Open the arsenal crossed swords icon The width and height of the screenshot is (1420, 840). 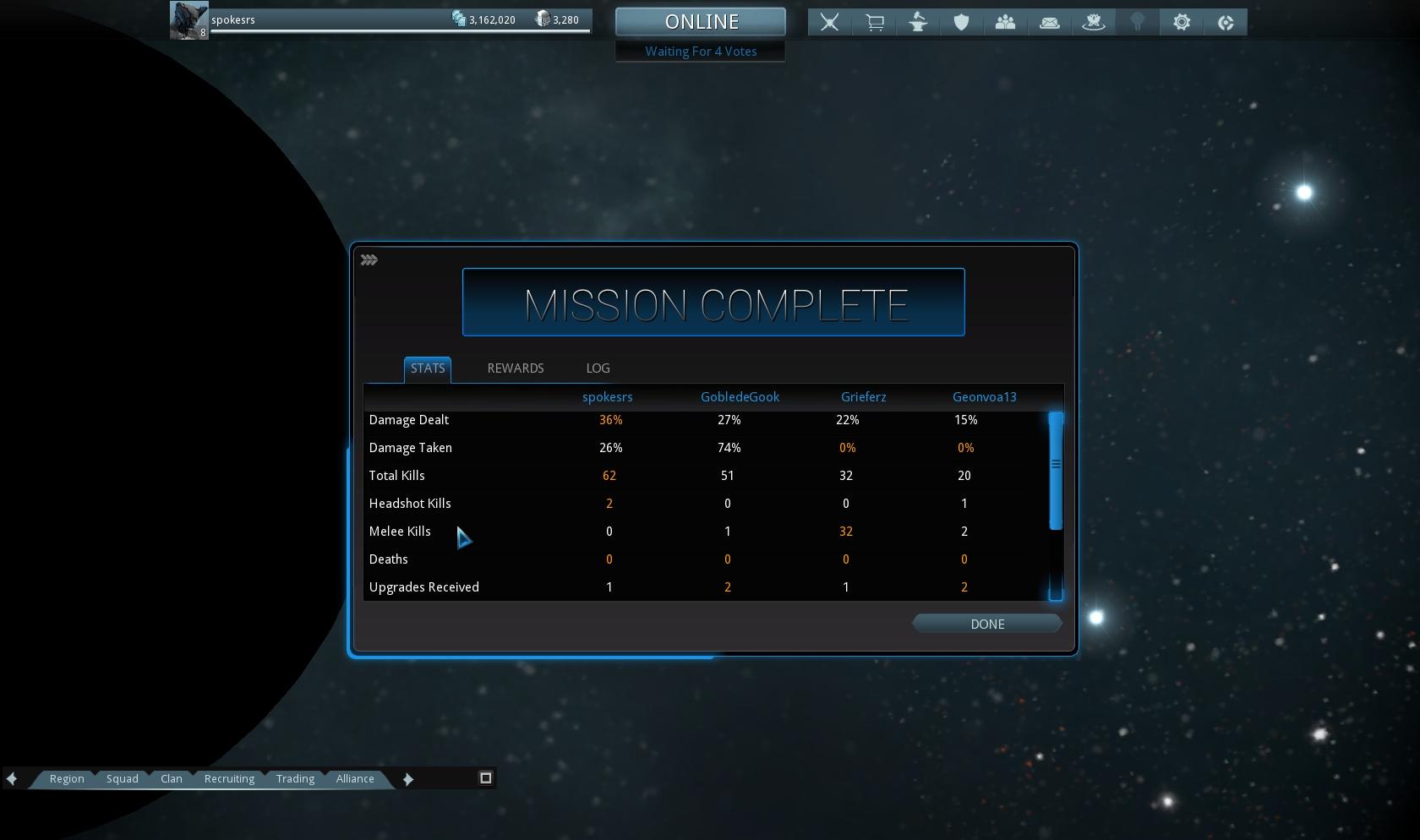[x=829, y=23]
